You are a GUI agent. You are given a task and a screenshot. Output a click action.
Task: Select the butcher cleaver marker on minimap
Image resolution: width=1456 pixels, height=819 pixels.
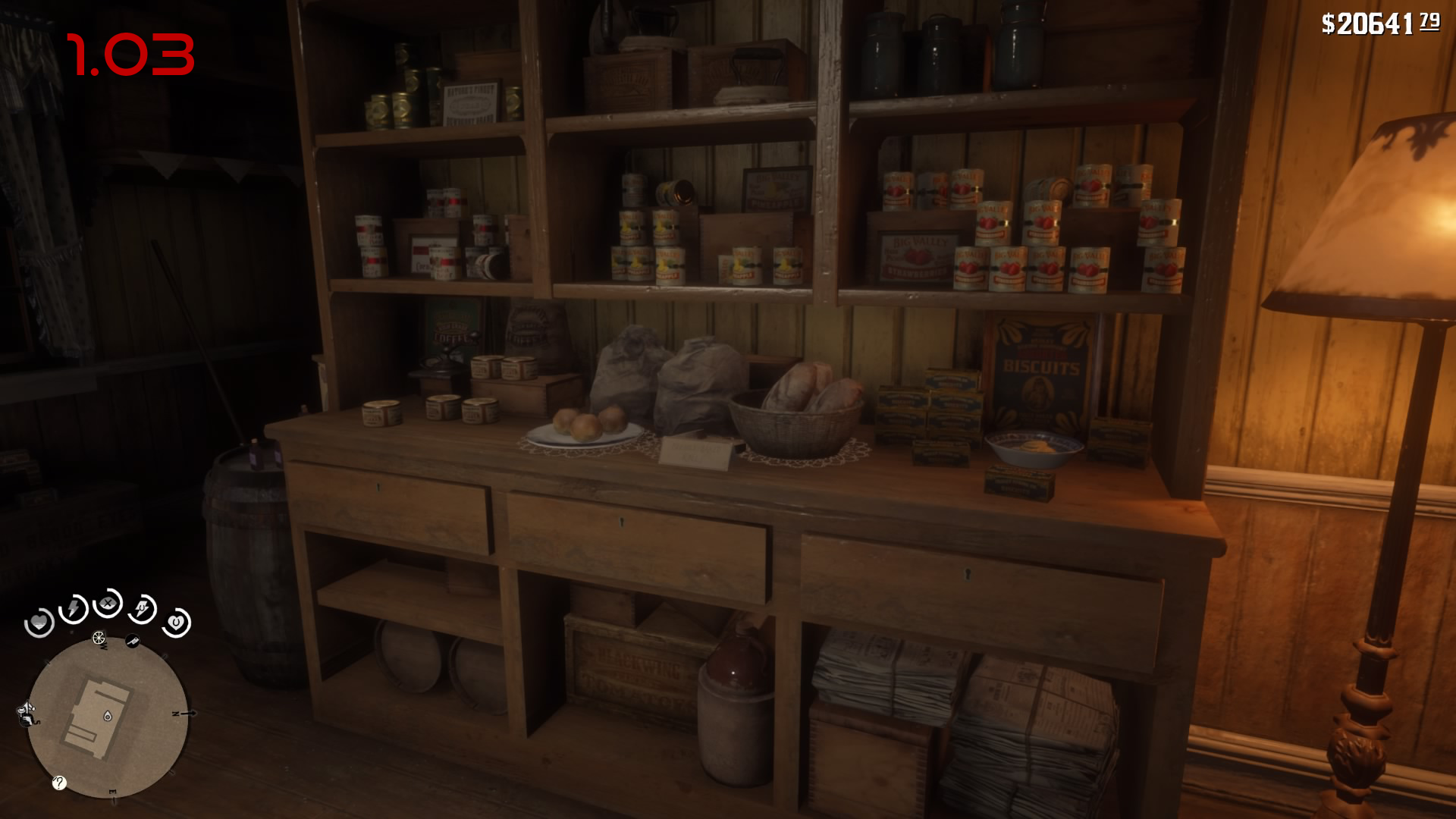pyautogui.click(x=133, y=642)
